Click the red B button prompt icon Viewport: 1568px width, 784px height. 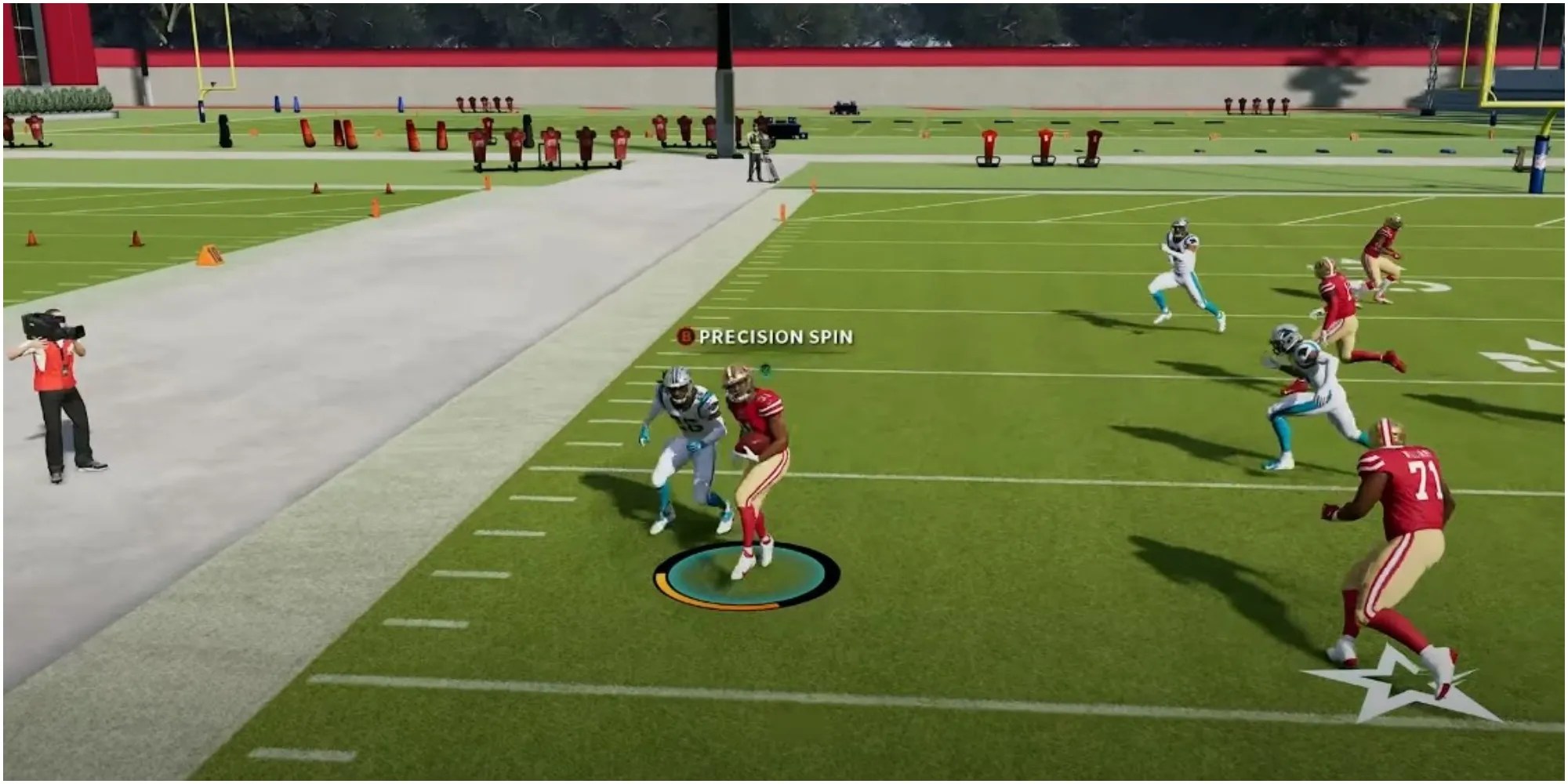[x=685, y=337]
